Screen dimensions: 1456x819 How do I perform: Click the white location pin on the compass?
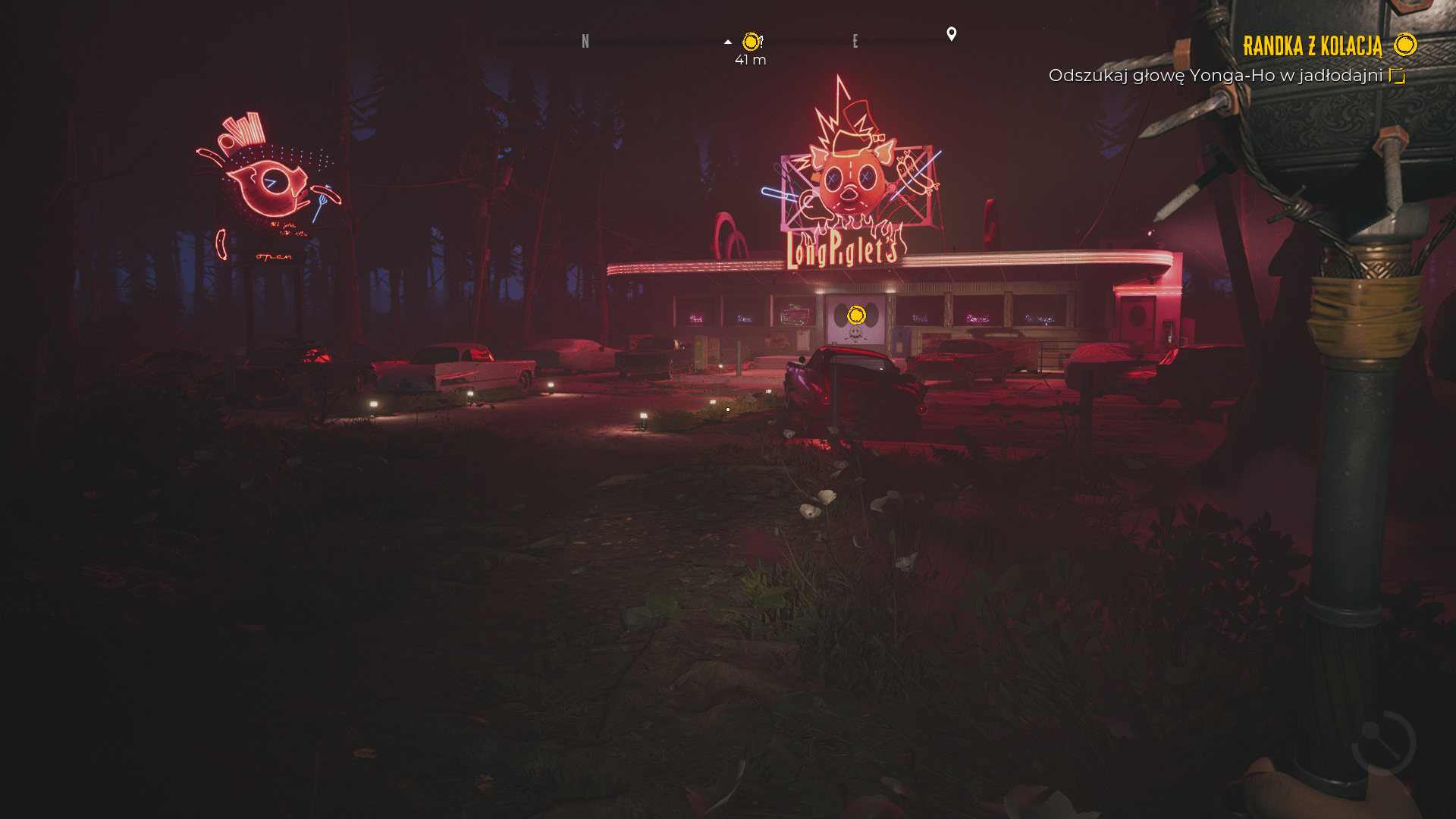[x=952, y=34]
